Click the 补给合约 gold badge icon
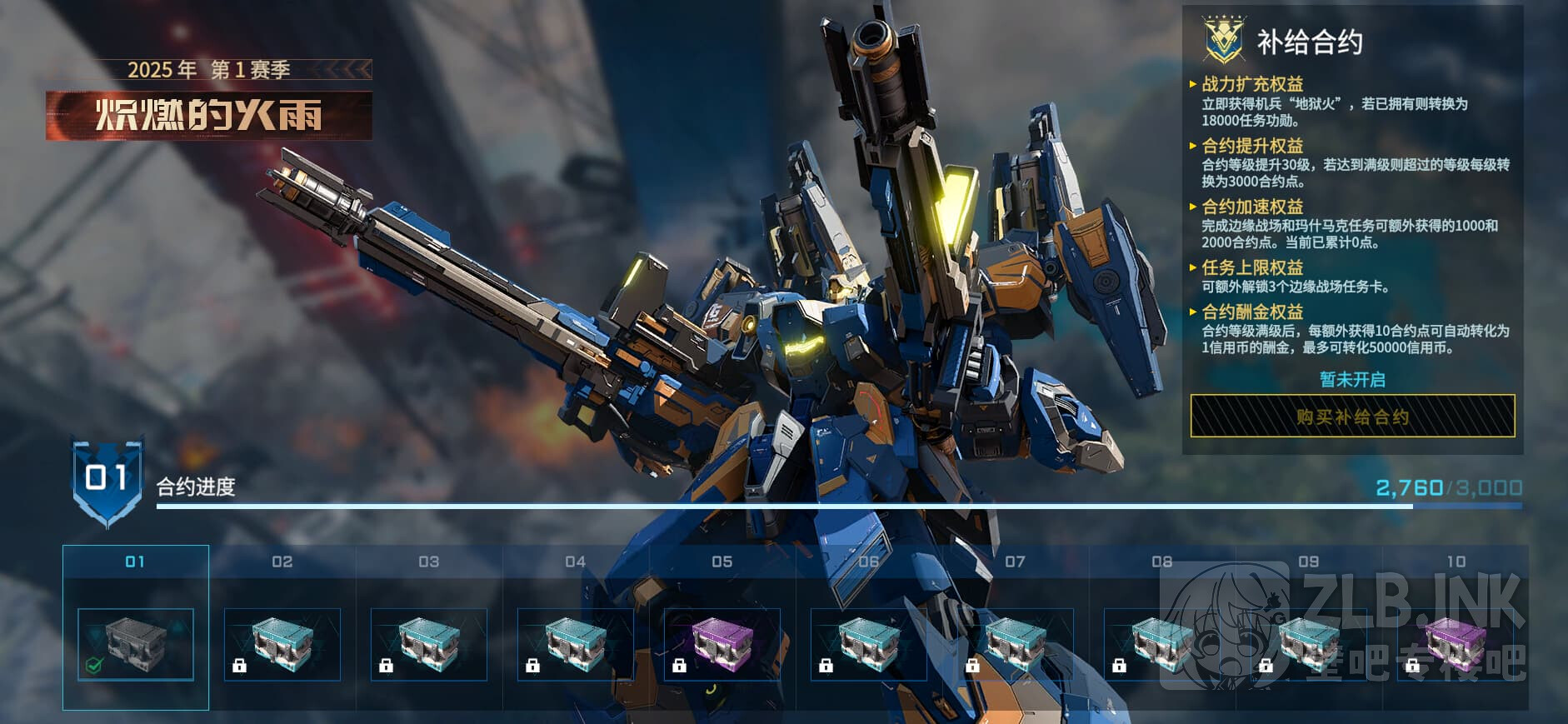 (x=1224, y=41)
